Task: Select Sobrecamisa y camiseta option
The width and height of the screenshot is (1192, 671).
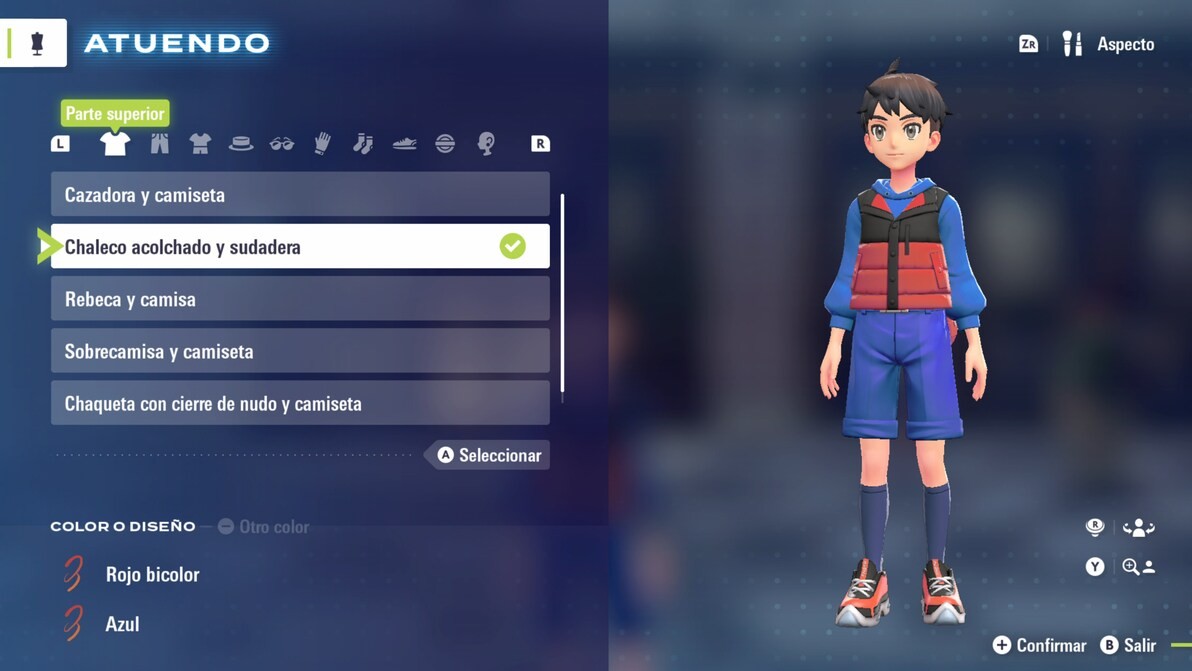Action: coord(300,351)
